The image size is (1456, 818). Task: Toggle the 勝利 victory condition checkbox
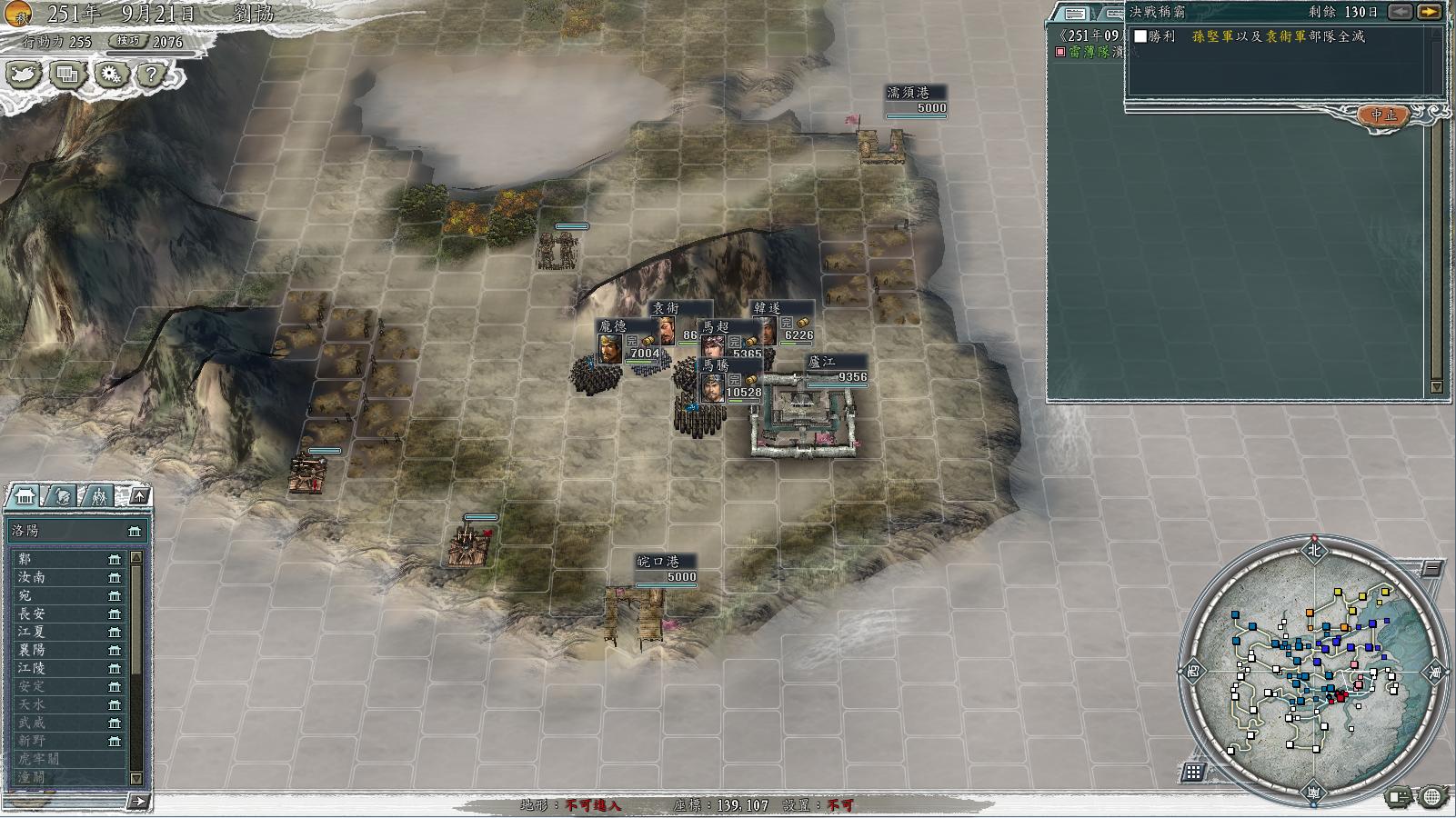coord(1140,36)
